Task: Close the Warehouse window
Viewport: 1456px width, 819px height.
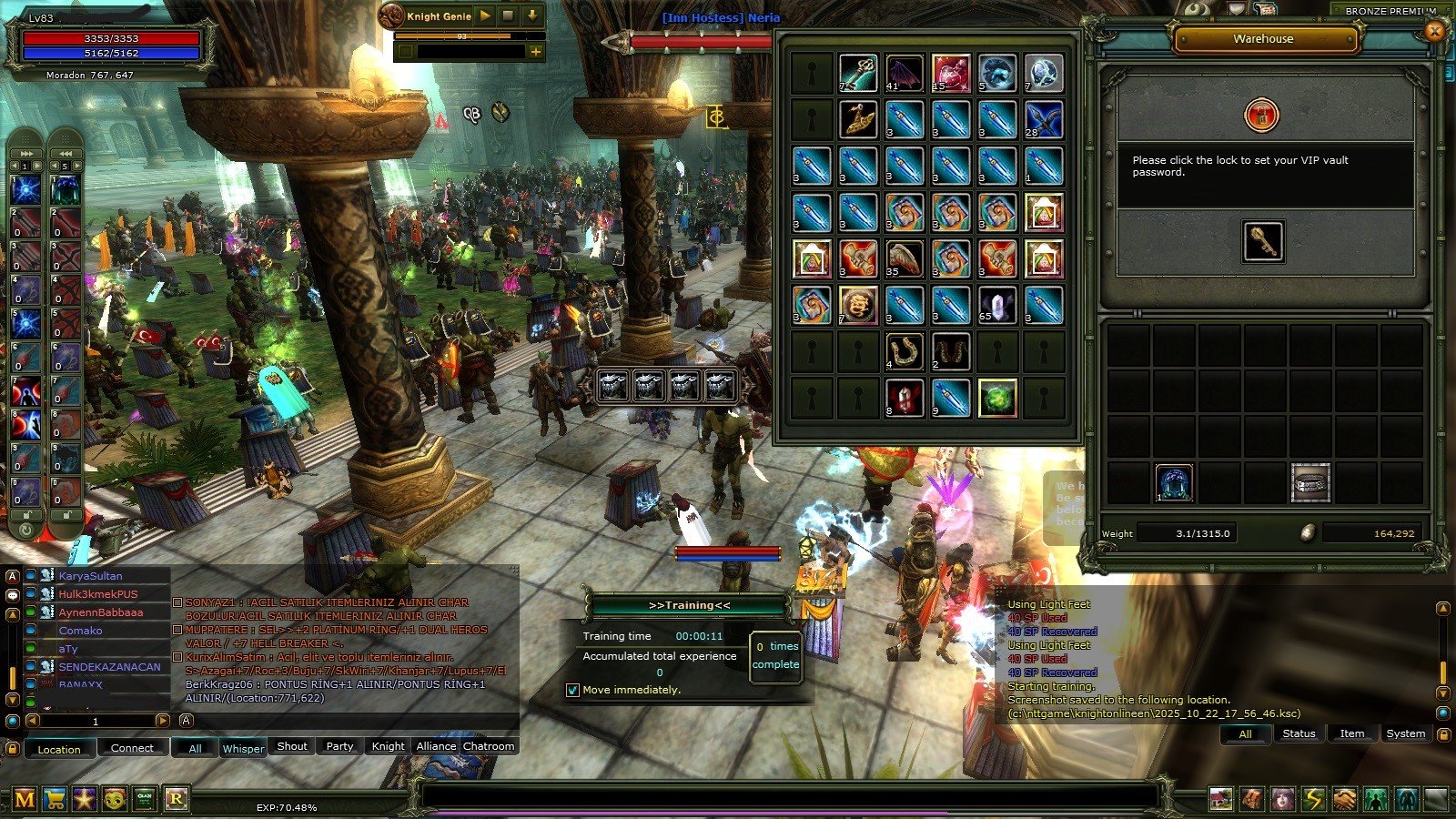Action: coord(1435,32)
